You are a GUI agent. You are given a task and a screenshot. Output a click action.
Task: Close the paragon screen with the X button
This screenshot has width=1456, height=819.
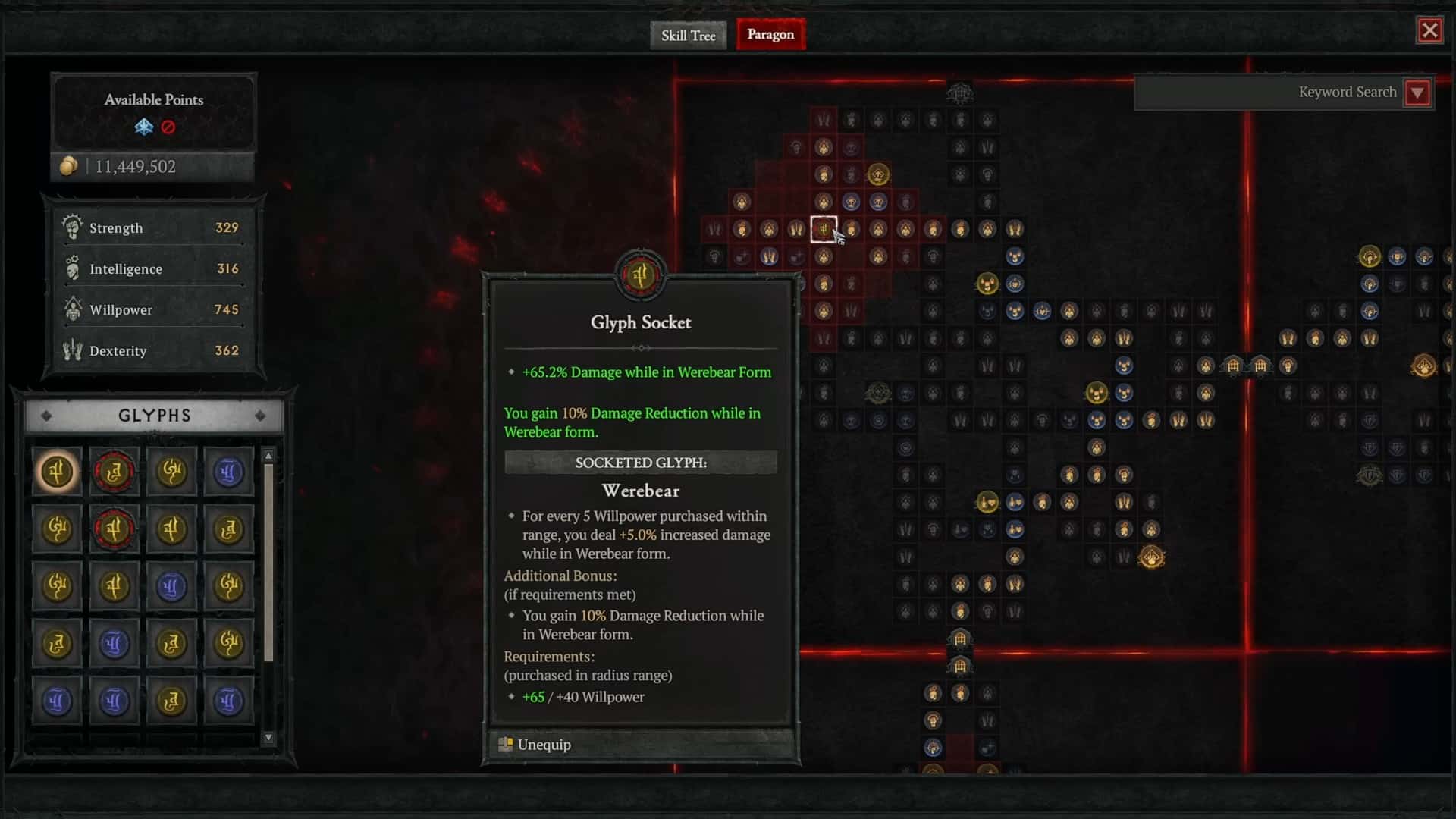[1430, 30]
